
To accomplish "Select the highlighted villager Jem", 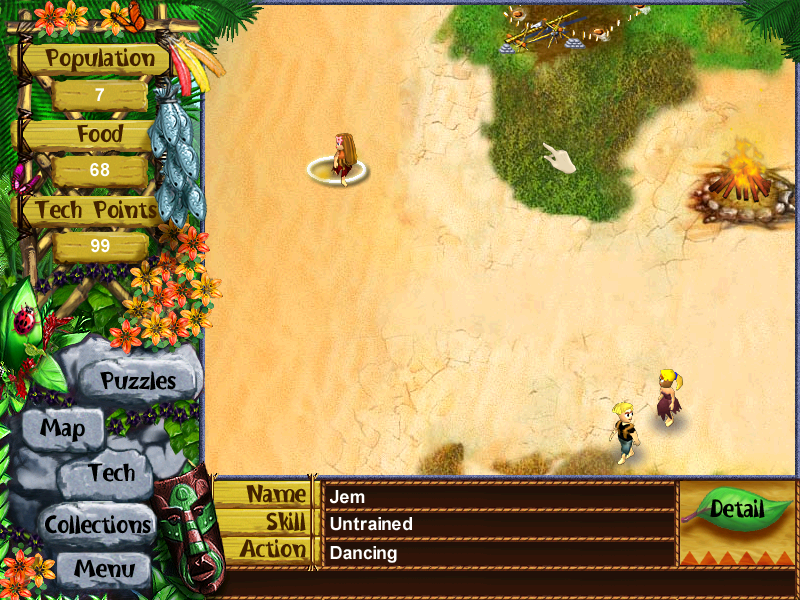I will (x=341, y=159).
